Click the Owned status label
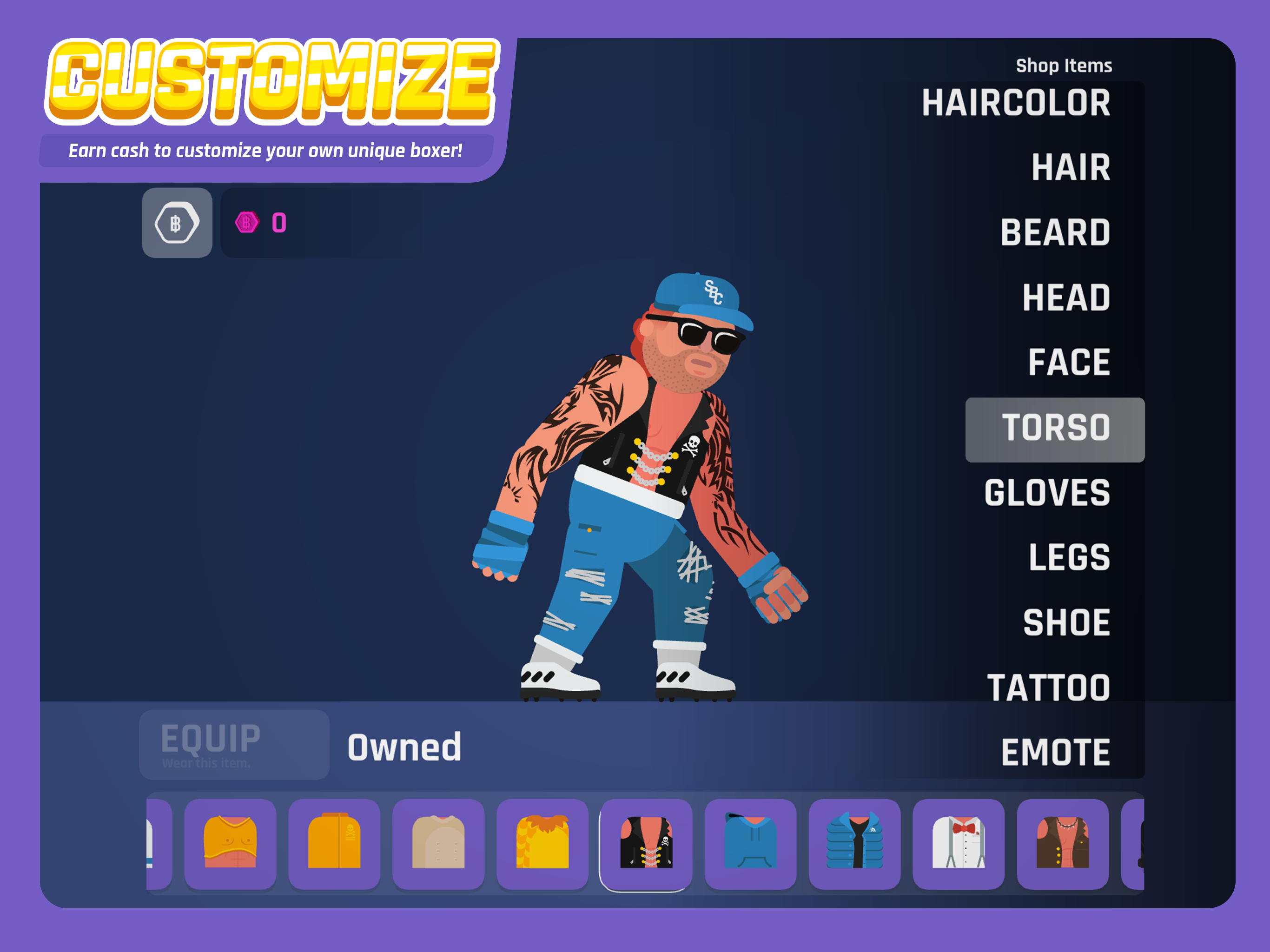The image size is (1270, 952). pyautogui.click(x=405, y=746)
